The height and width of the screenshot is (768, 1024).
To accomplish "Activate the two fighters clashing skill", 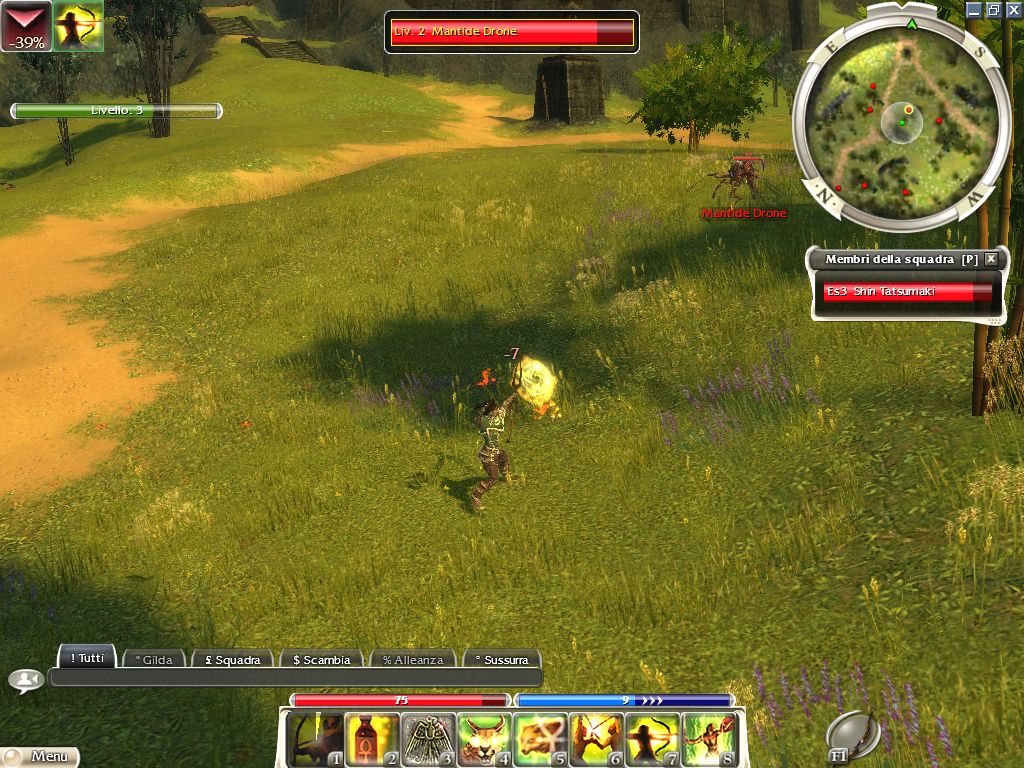I will (x=596, y=739).
